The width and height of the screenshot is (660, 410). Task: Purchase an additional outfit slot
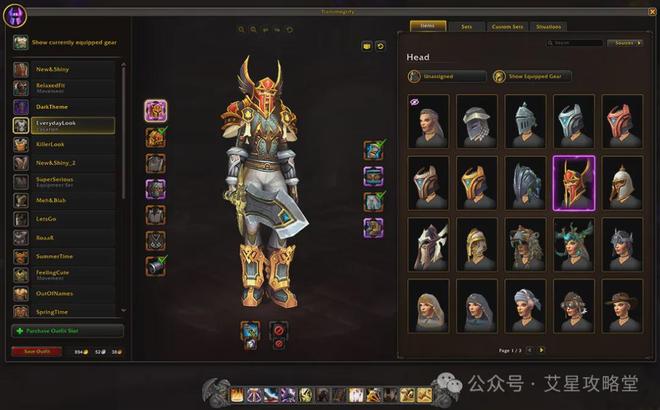(x=67, y=331)
